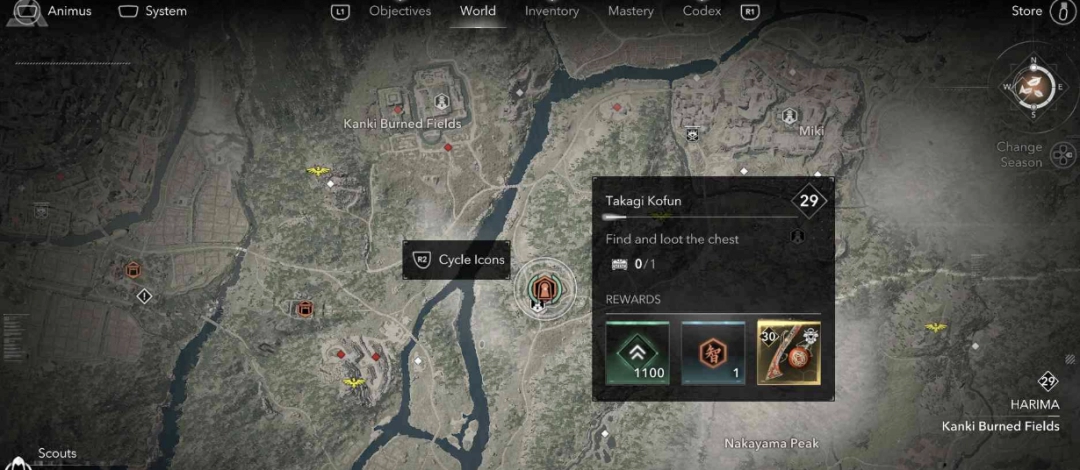Image resolution: width=1080 pixels, height=470 pixels.
Task: Go to the Inventory tab
Action: click(552, 11)
